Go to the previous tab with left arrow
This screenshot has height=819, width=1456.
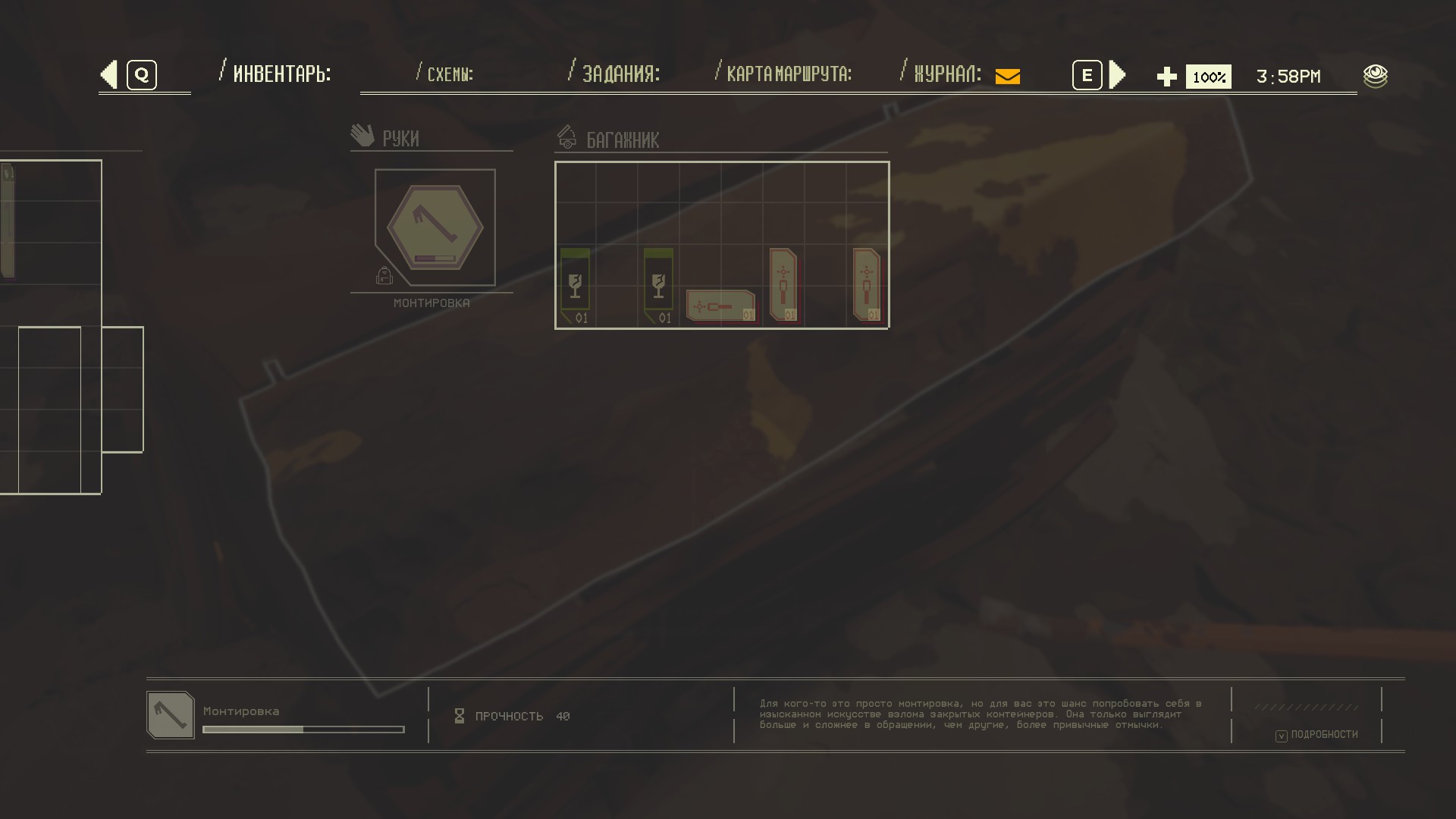coord(110,75)
